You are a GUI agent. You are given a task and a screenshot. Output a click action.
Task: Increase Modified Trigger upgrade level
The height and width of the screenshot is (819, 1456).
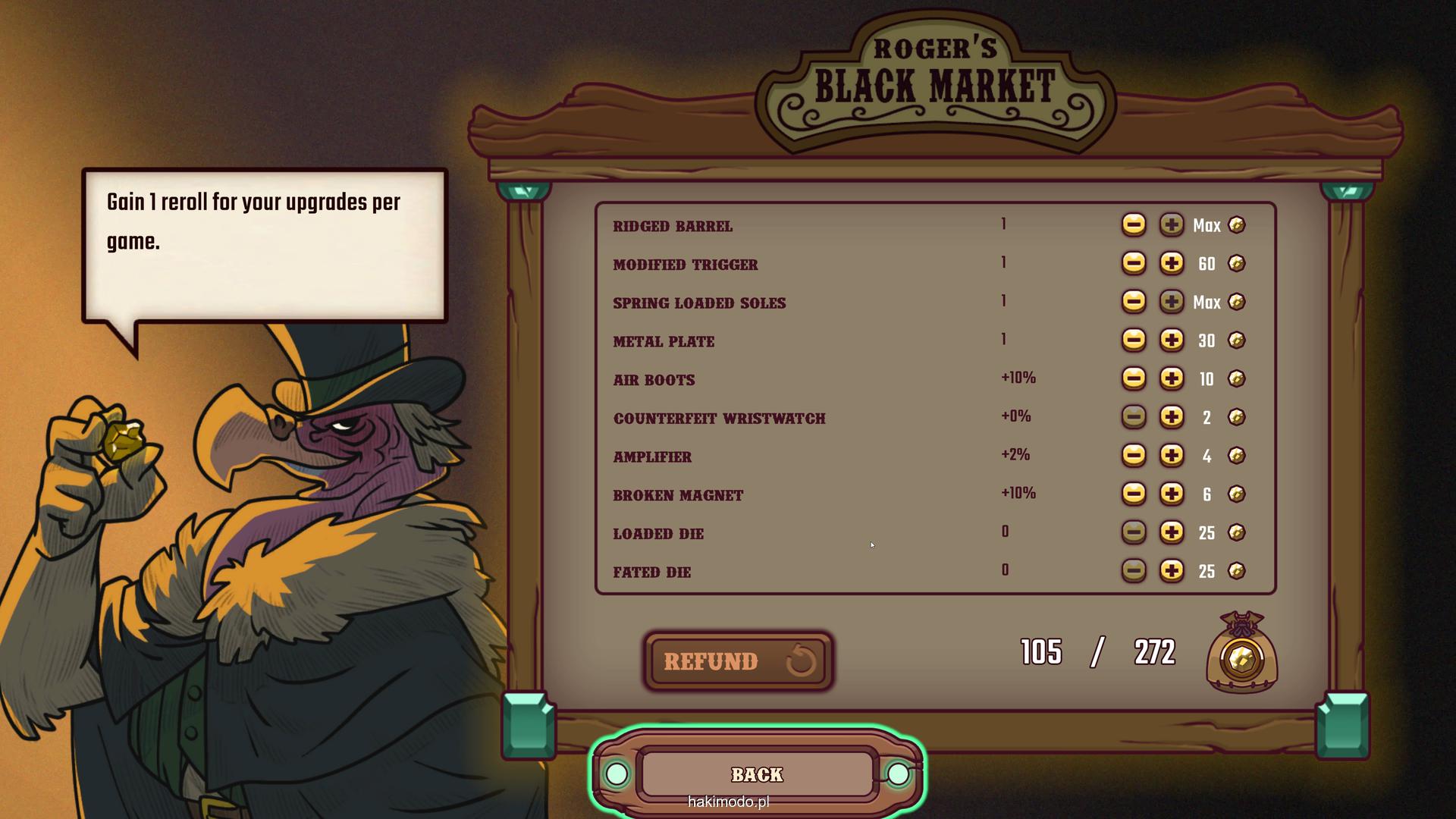(x=1171, y=263)
